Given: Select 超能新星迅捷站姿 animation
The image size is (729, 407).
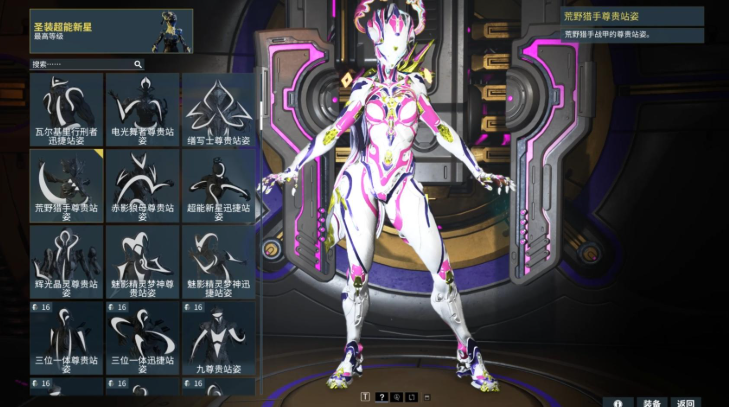Looking at the screenshot, I should [x=218, y=186].
